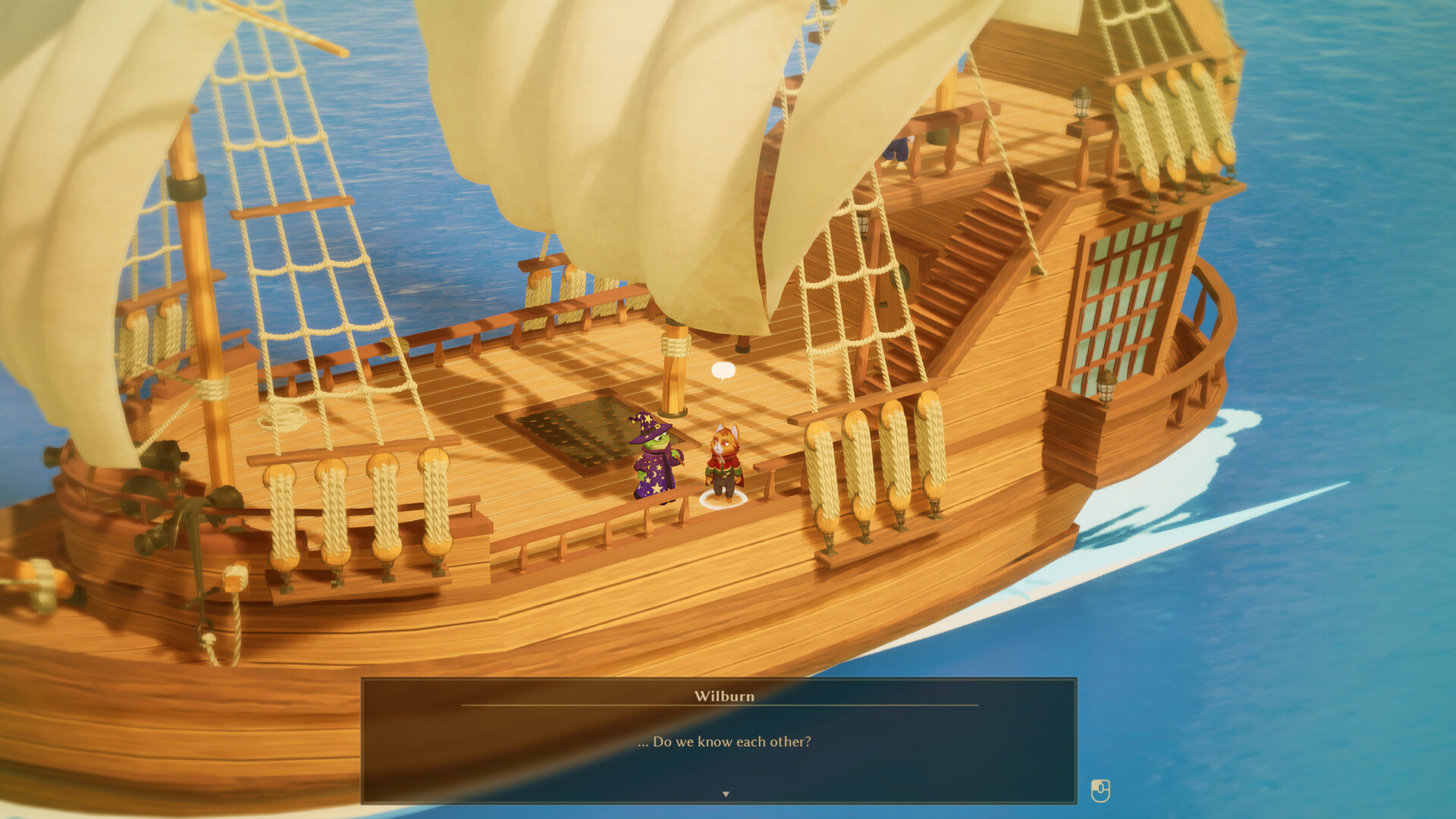Click the Wilburn name label in the dialogue
Screen dimensions: 1456x819
click(x=725, y=697)
